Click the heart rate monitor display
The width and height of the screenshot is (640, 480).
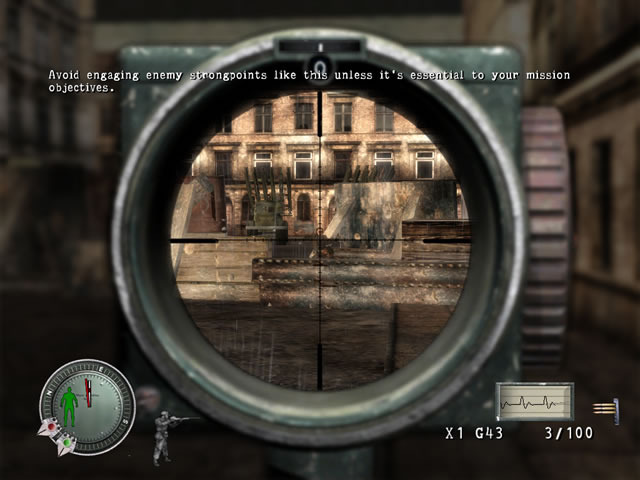tap(535, 402)
